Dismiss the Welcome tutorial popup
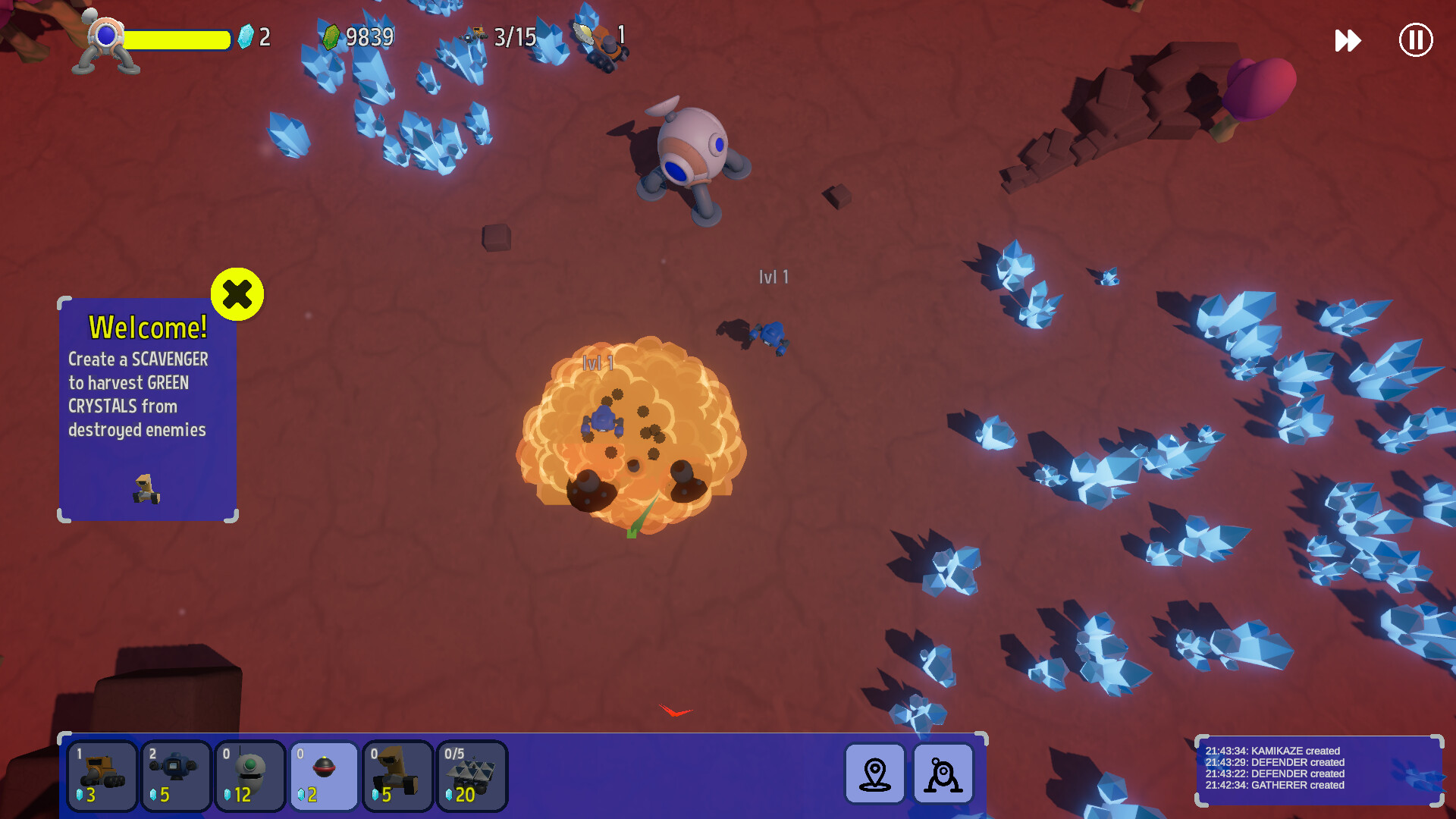Image resolution: width=1456 pixels, height=819 pixels. [x=237, y=296]
